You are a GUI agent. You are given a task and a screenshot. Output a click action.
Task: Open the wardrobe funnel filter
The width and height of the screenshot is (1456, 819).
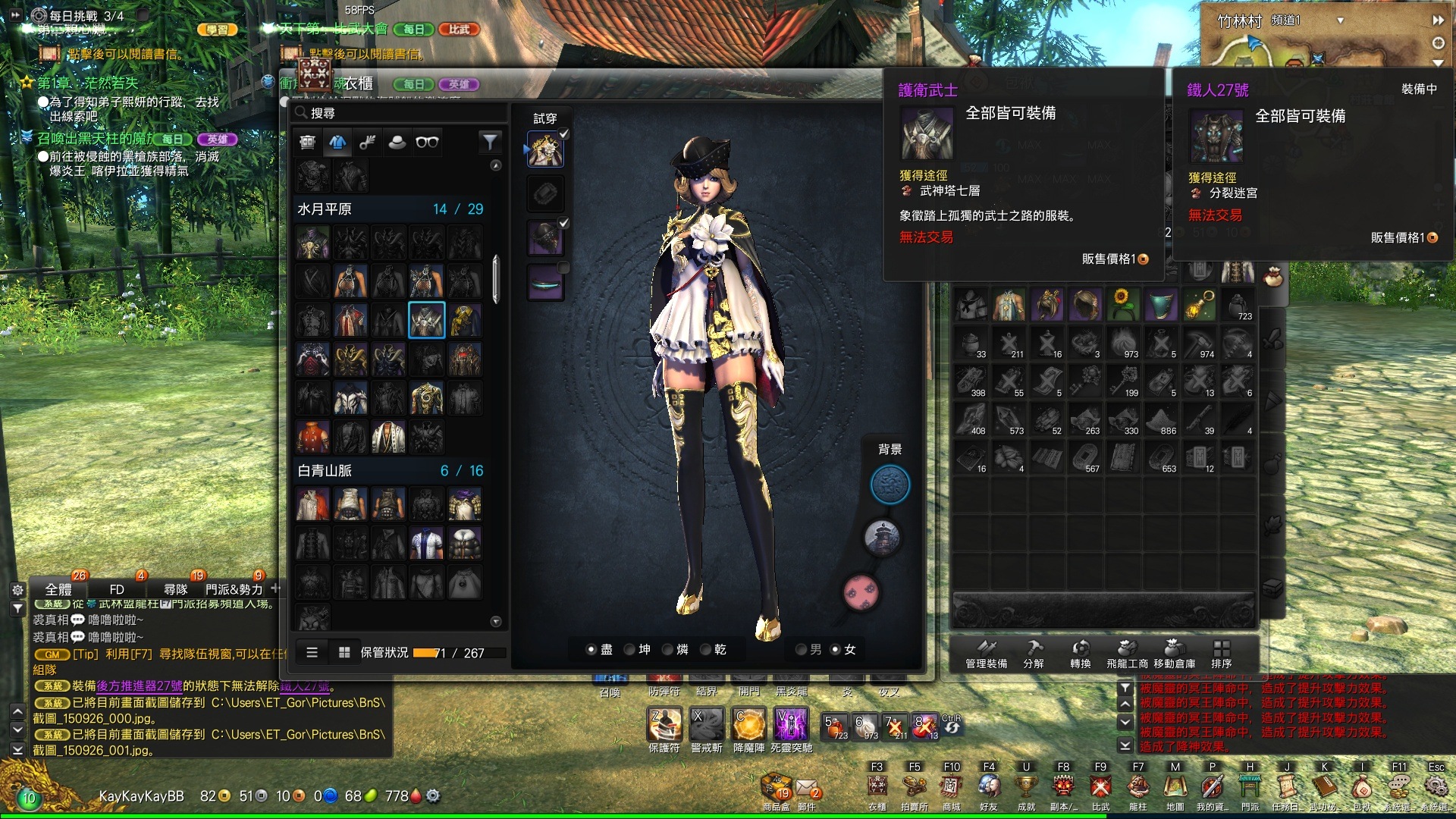pos(490,142)
